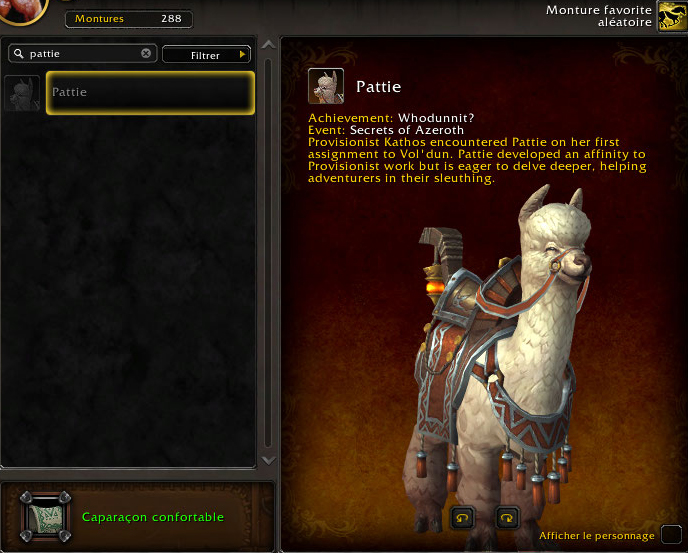Rotate the mount model right
Screen dimensions: 688x553
(507, 517)
